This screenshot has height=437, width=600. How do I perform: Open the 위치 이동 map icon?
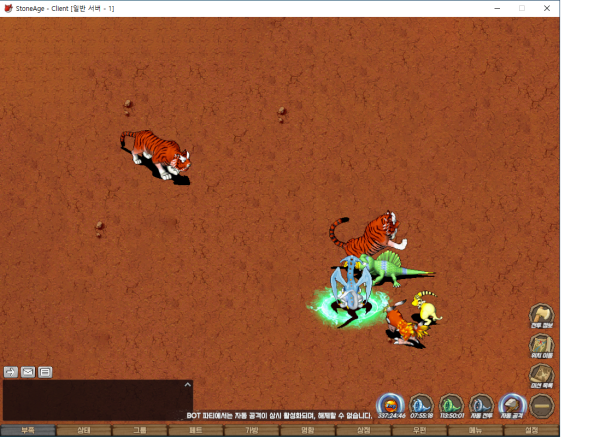click(542, 346)
